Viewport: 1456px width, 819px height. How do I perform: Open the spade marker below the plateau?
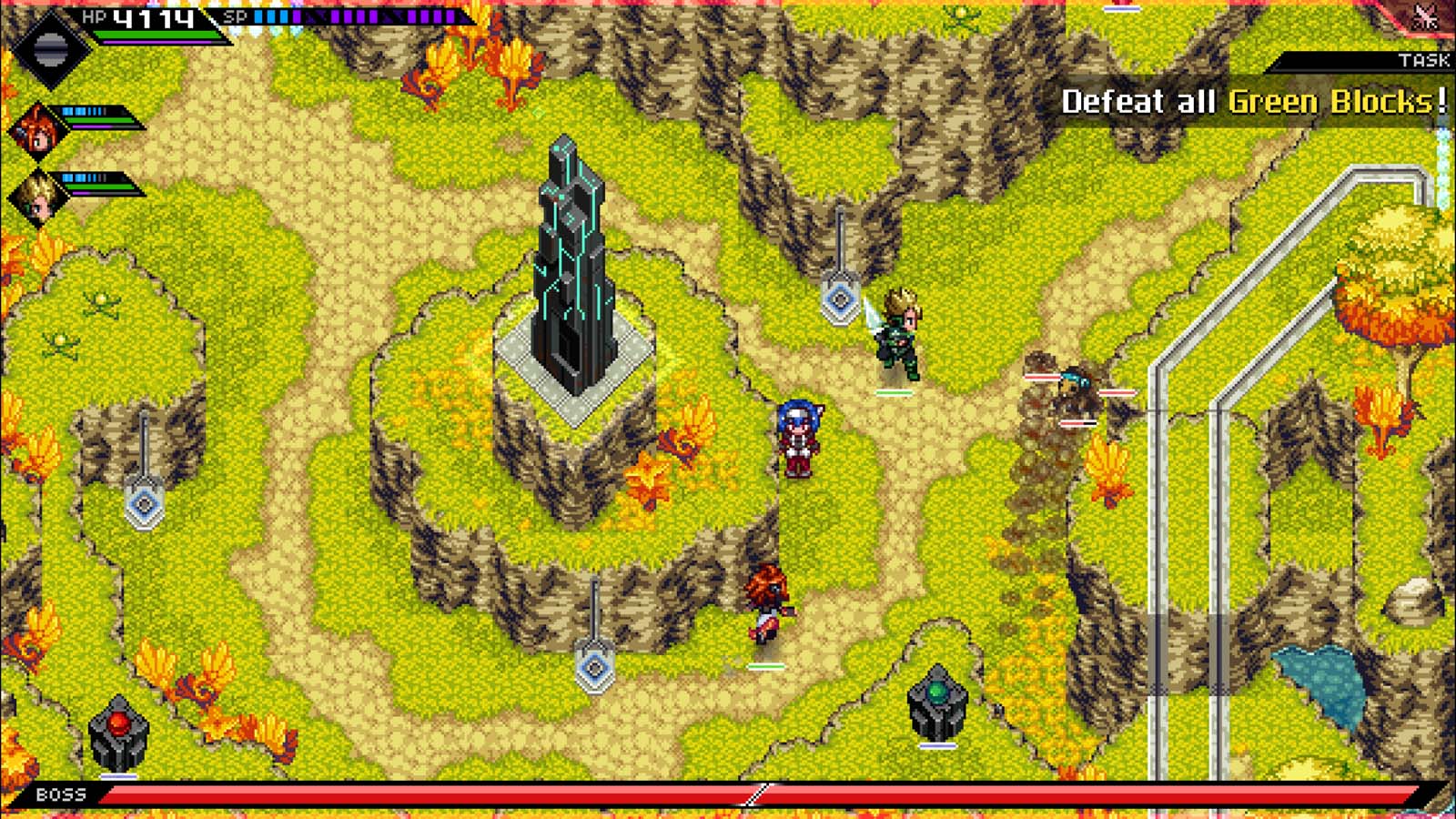[596, 669]
